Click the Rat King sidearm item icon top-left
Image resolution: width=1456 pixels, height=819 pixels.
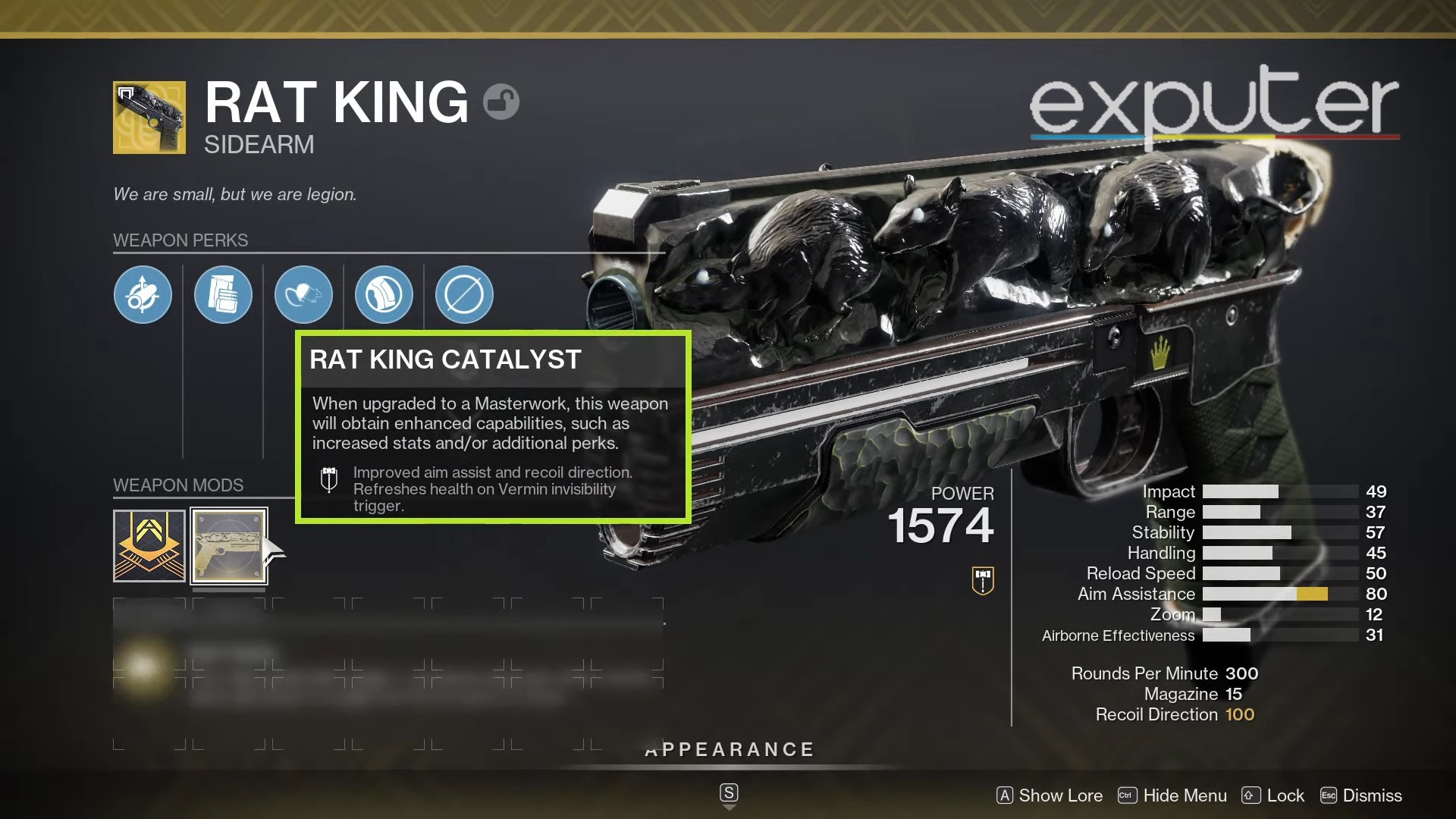(149, 118)
